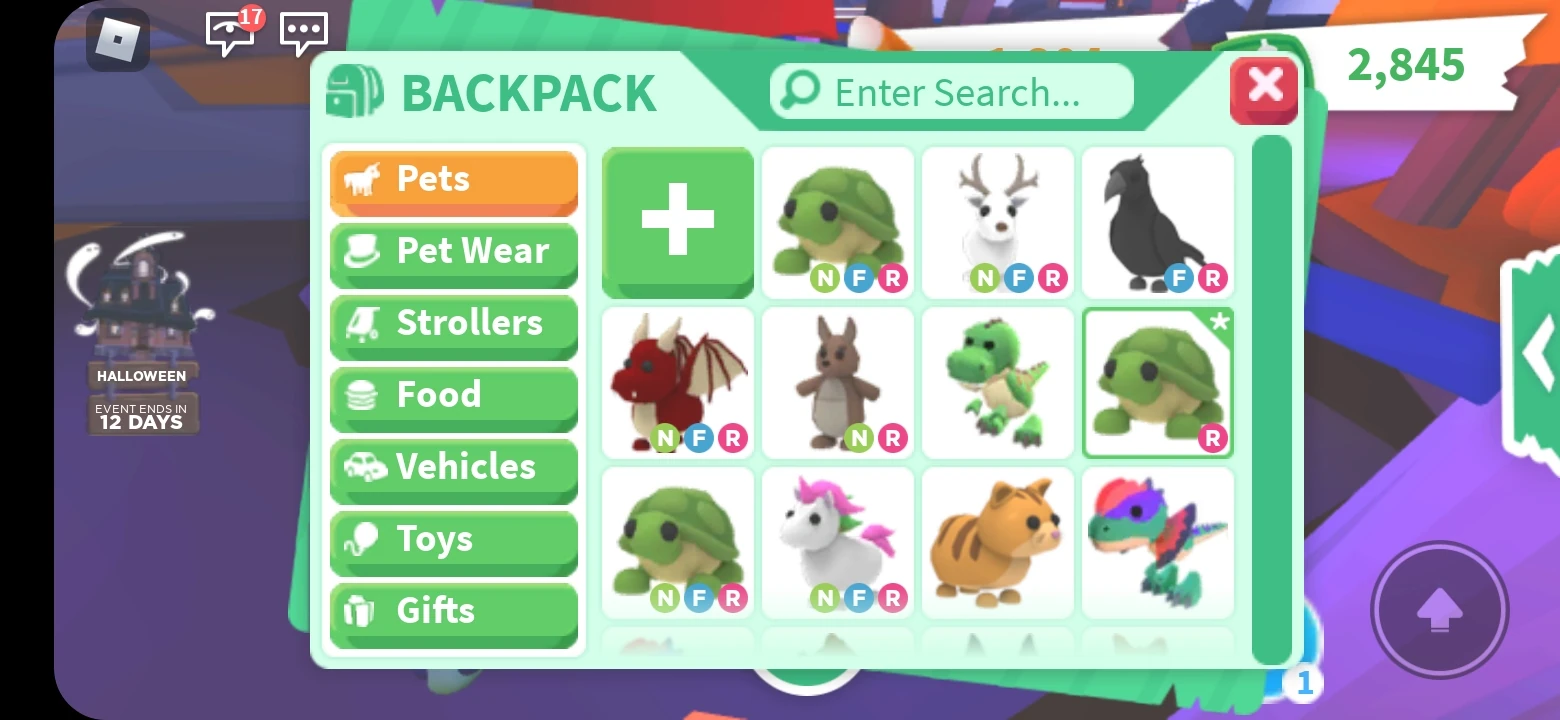Select the Pets category horse icon
Screen dimensions: 1560x720
pyautogui.click(x=363, y=178)
